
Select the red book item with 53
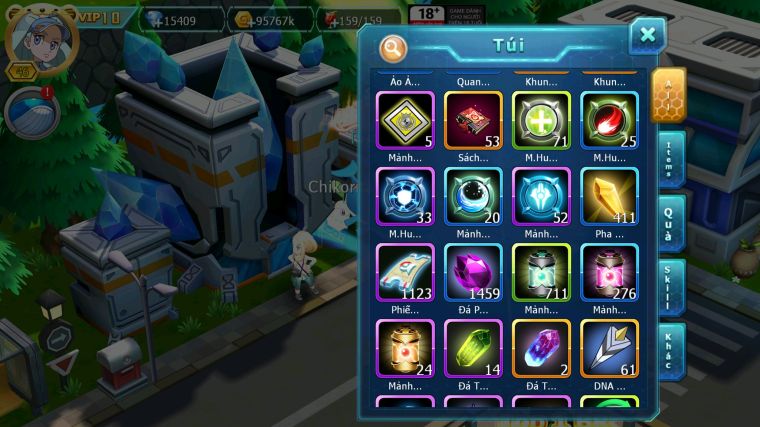pos(473,120)
